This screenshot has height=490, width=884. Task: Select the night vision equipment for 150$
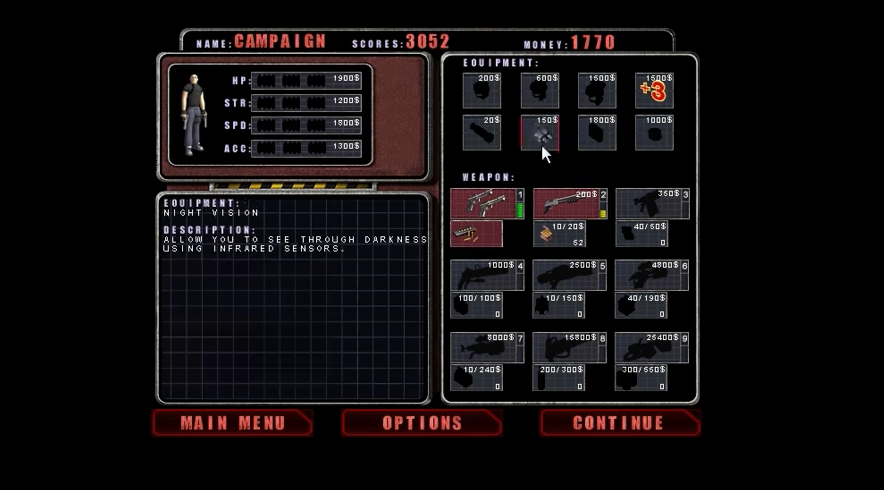coord(540,133)
